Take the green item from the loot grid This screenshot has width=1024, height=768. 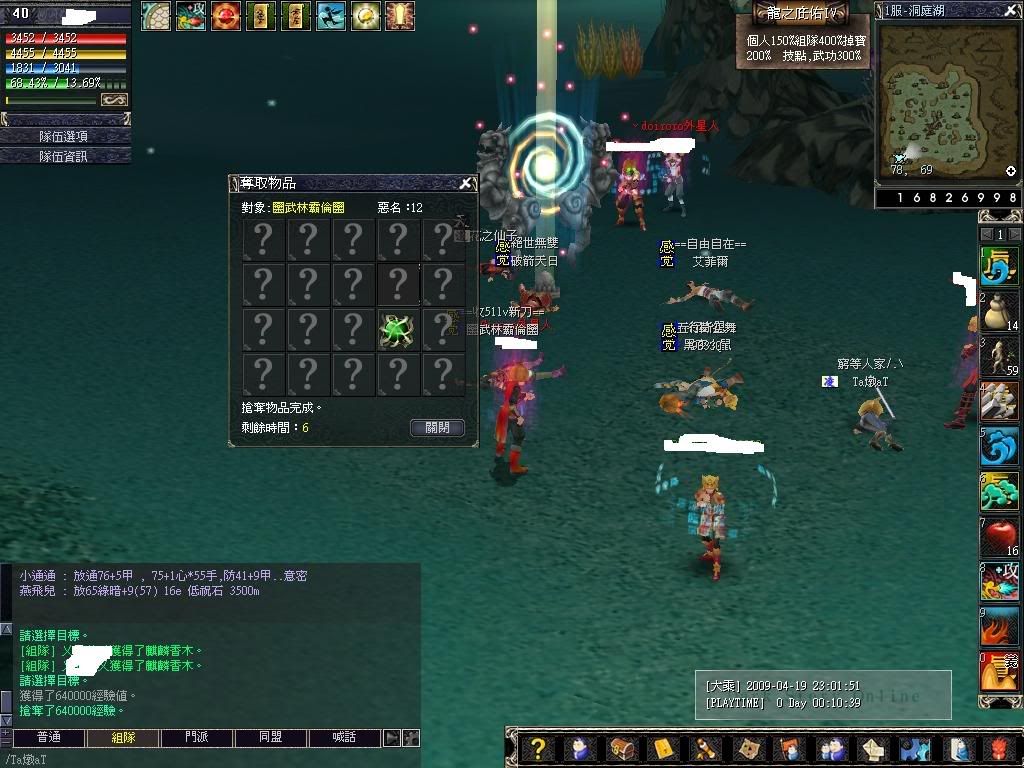pos(397,330)
